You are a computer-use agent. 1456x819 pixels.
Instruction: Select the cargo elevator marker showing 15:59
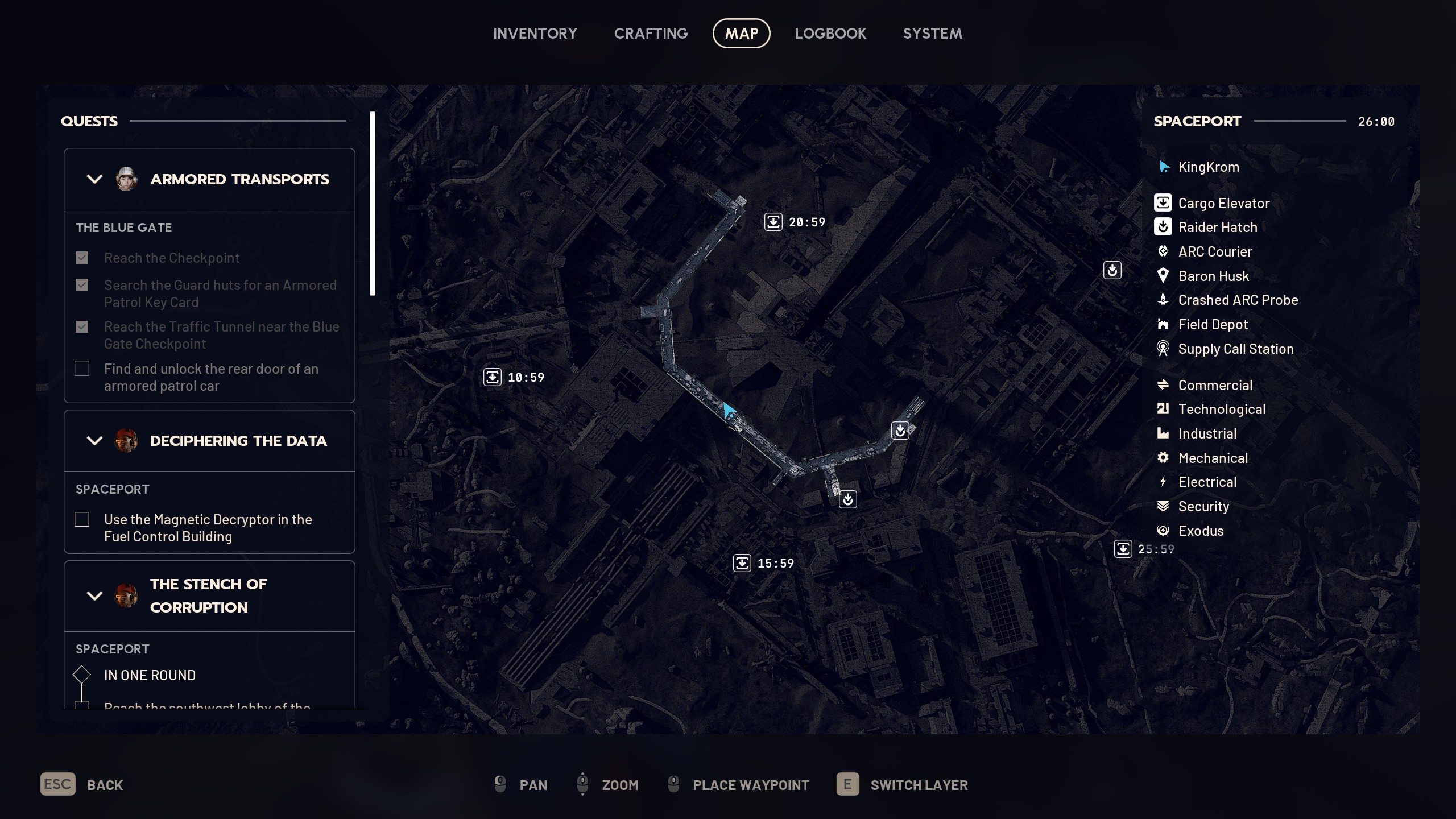742,563
